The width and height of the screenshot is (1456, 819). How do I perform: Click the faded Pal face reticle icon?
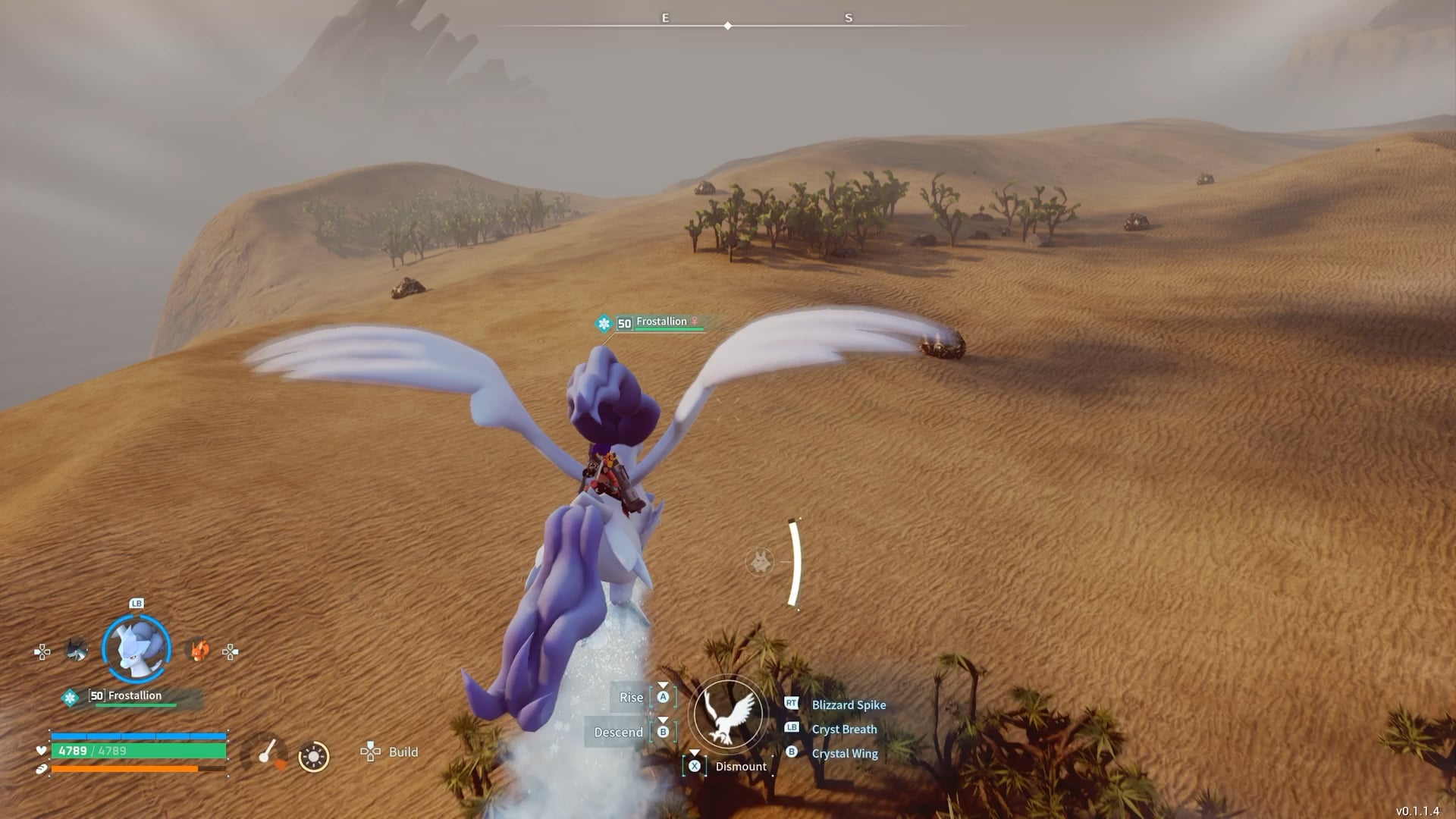(x=760, y=562)
